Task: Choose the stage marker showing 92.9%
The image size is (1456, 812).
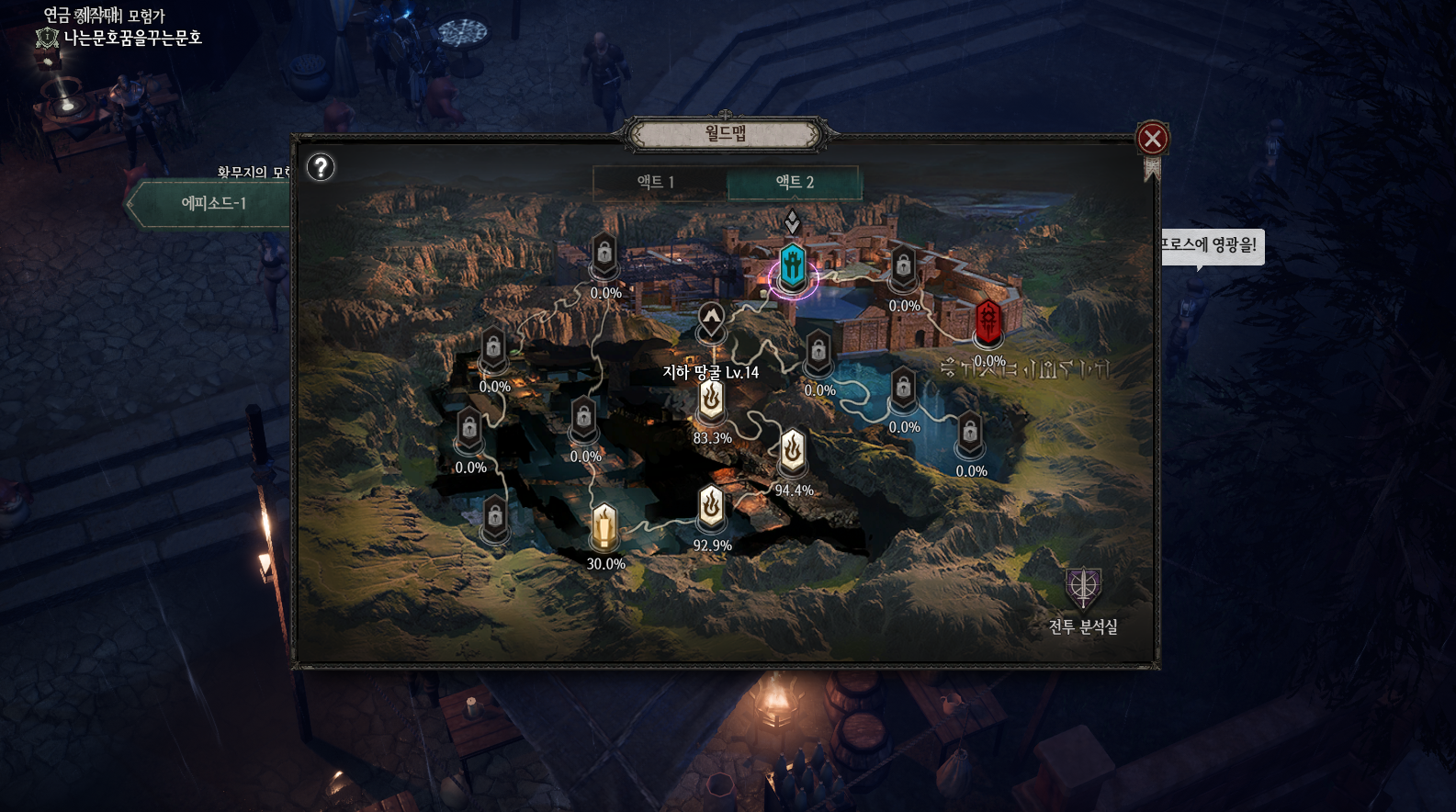Action: (x=712, y=506)
